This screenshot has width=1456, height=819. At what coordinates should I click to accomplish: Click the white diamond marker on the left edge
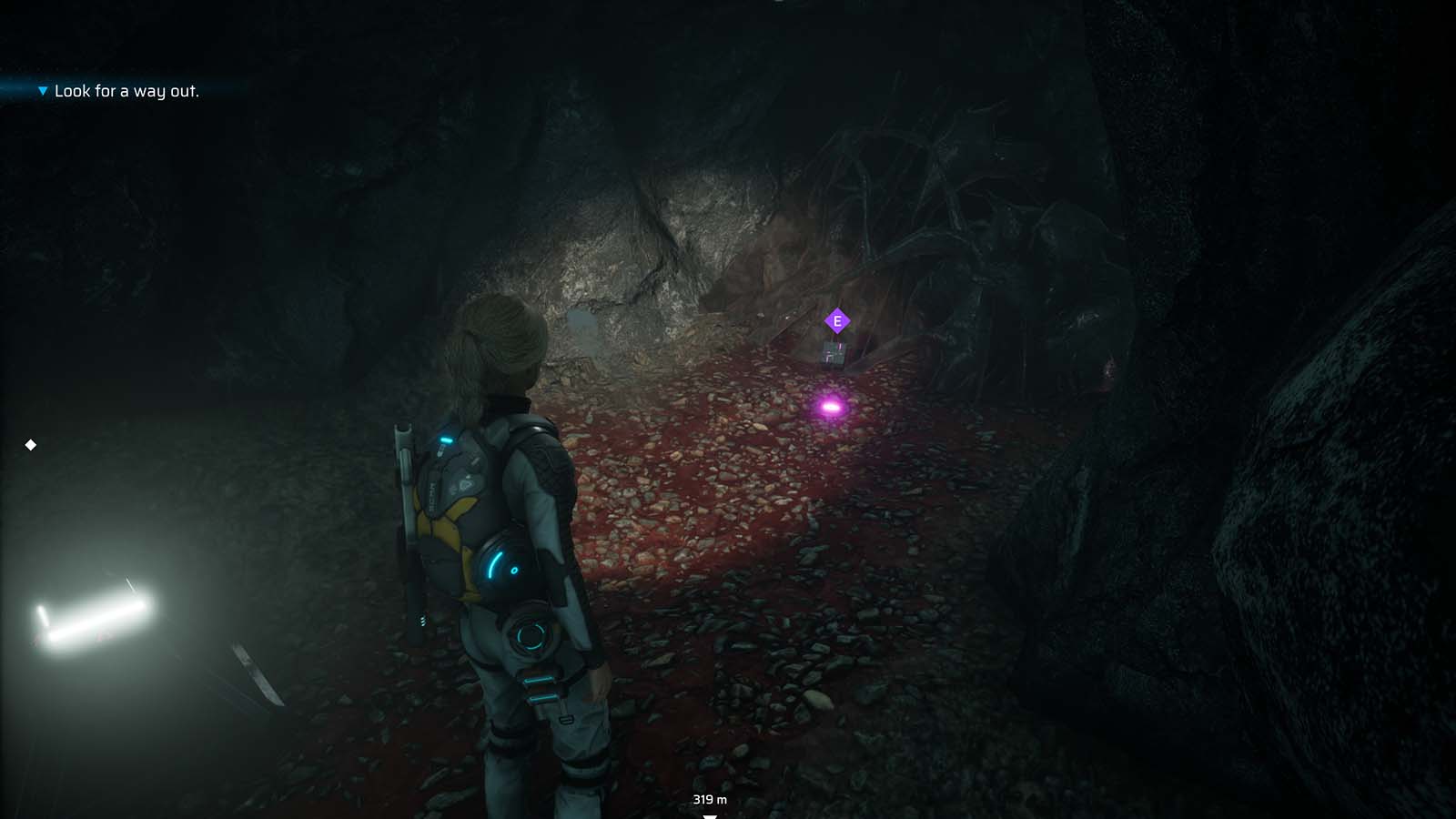(30, 445)
